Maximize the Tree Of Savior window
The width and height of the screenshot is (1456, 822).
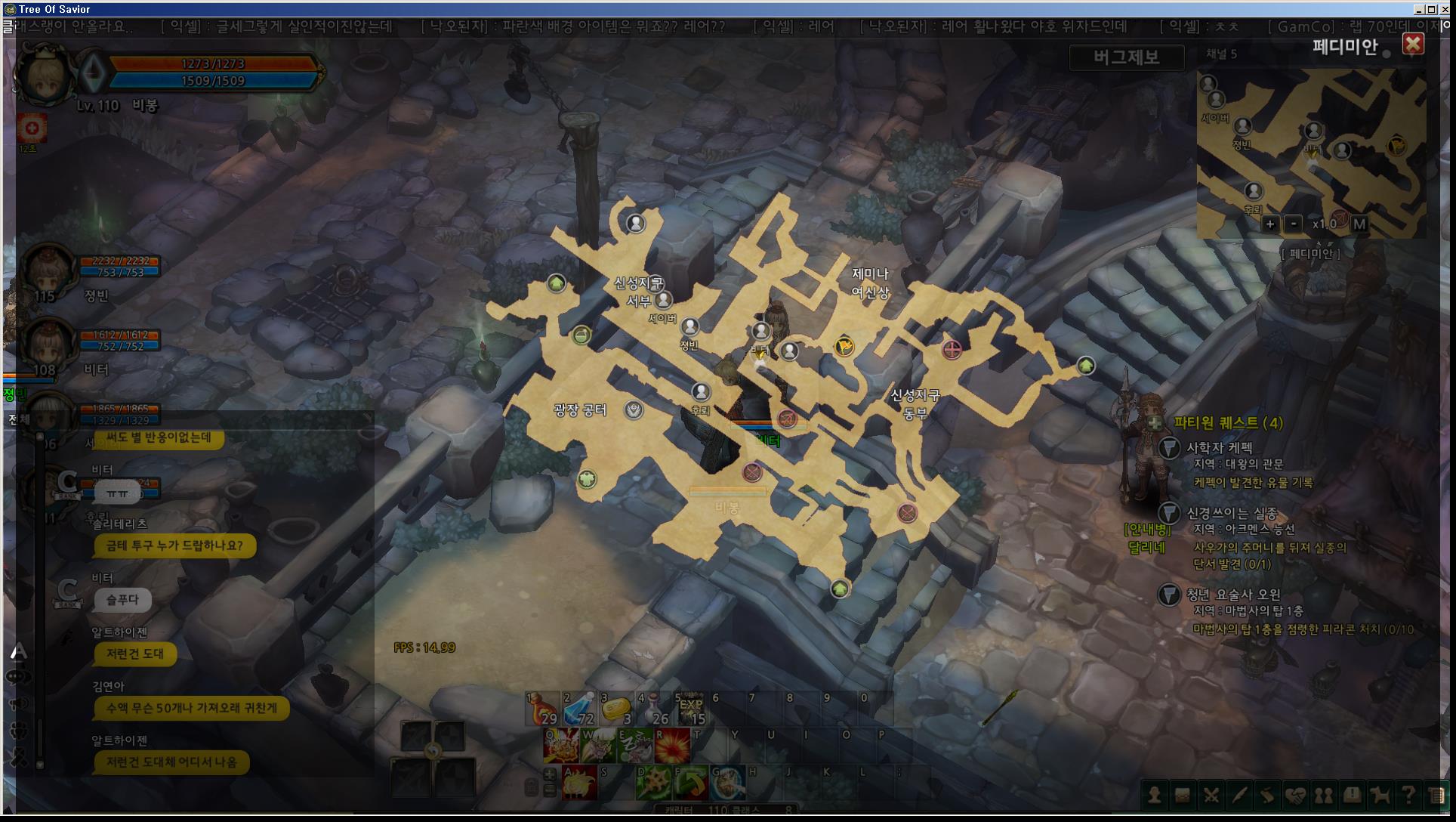click(1432, 9)
